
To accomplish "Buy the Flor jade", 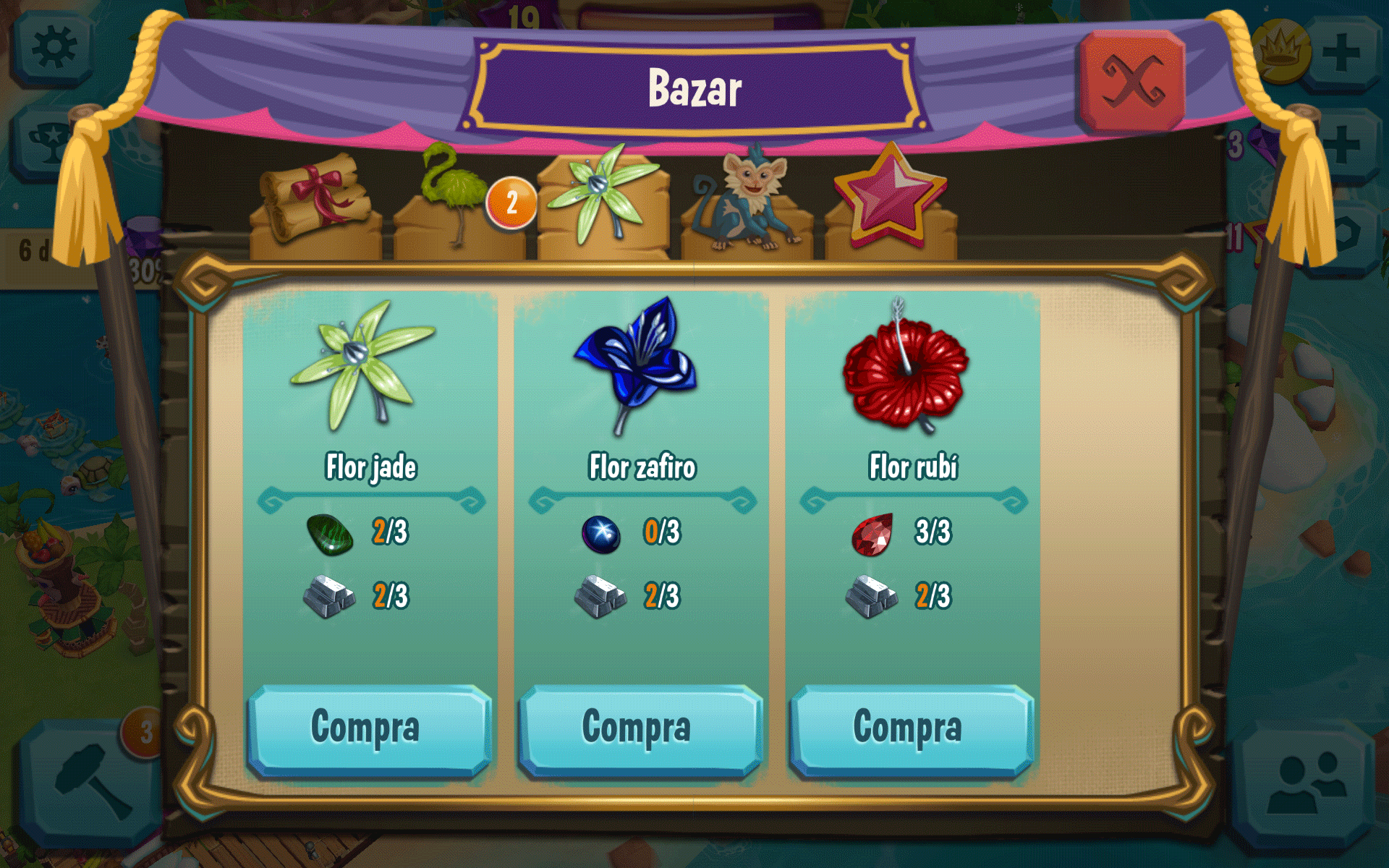I will [369, 729].
